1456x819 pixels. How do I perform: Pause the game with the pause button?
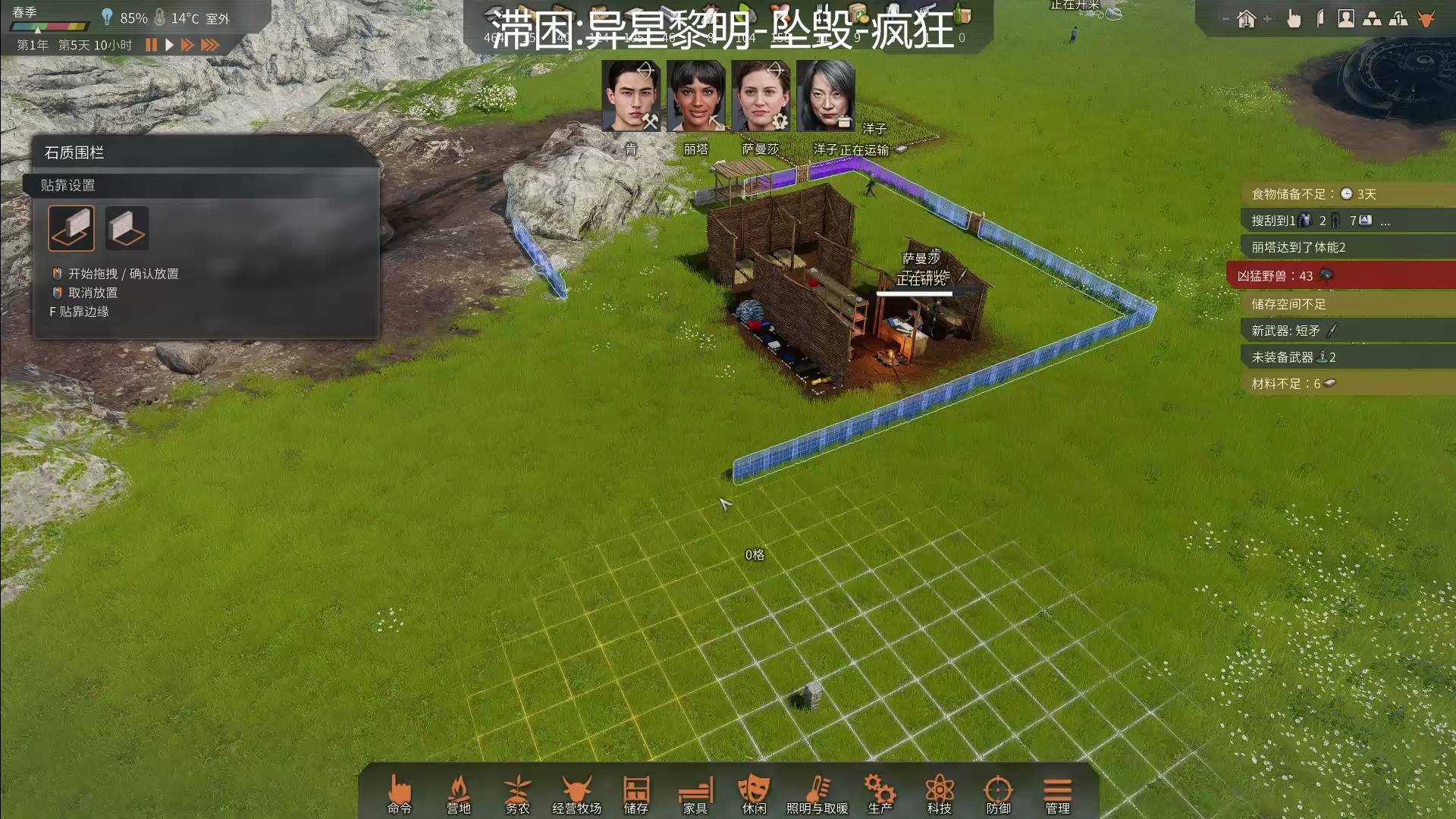[150, 45]
